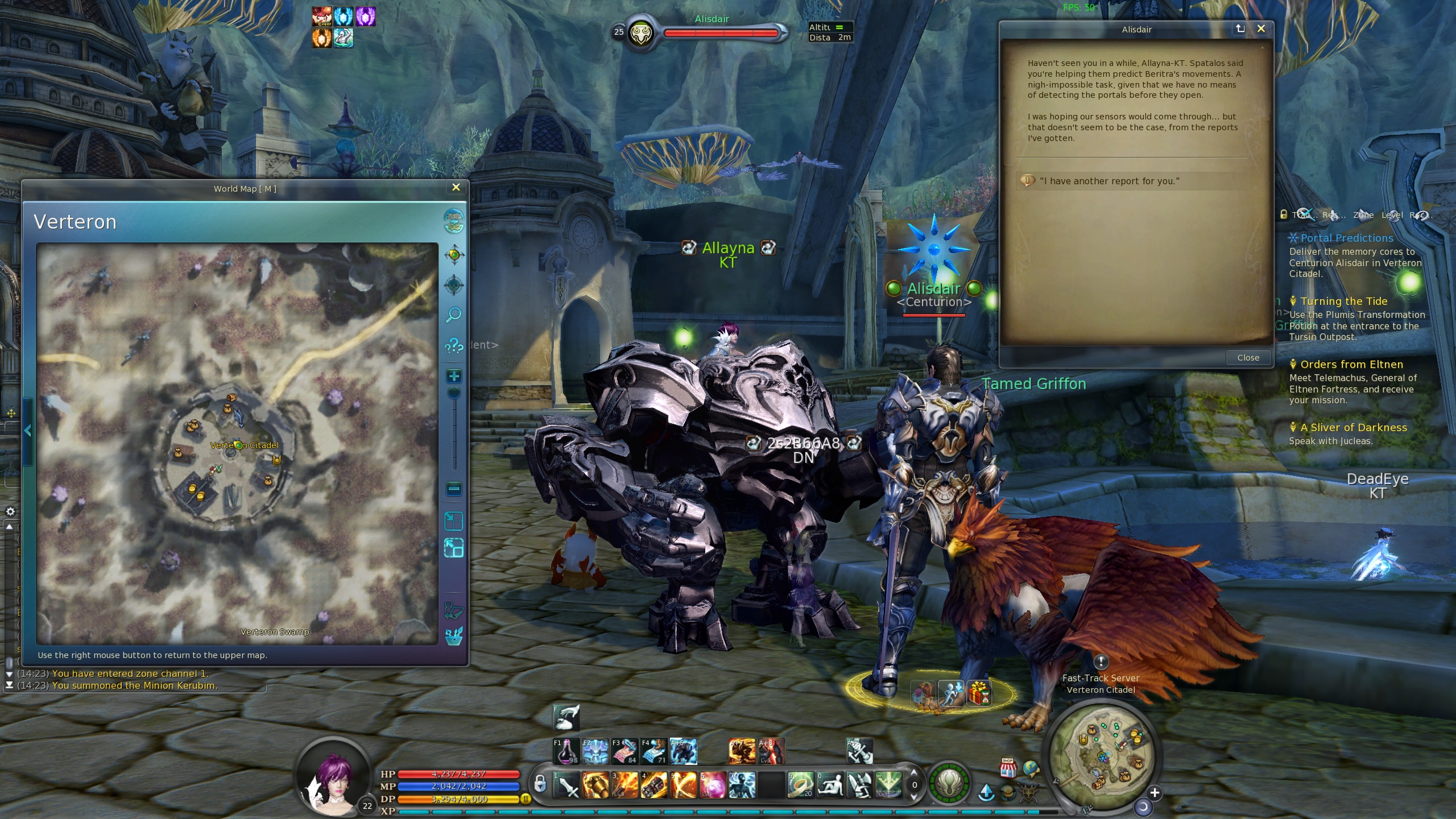This screenshot has height=819, width=1456.
Task: Open A Sliver of Darkness quest entry
Action: 1353,428
